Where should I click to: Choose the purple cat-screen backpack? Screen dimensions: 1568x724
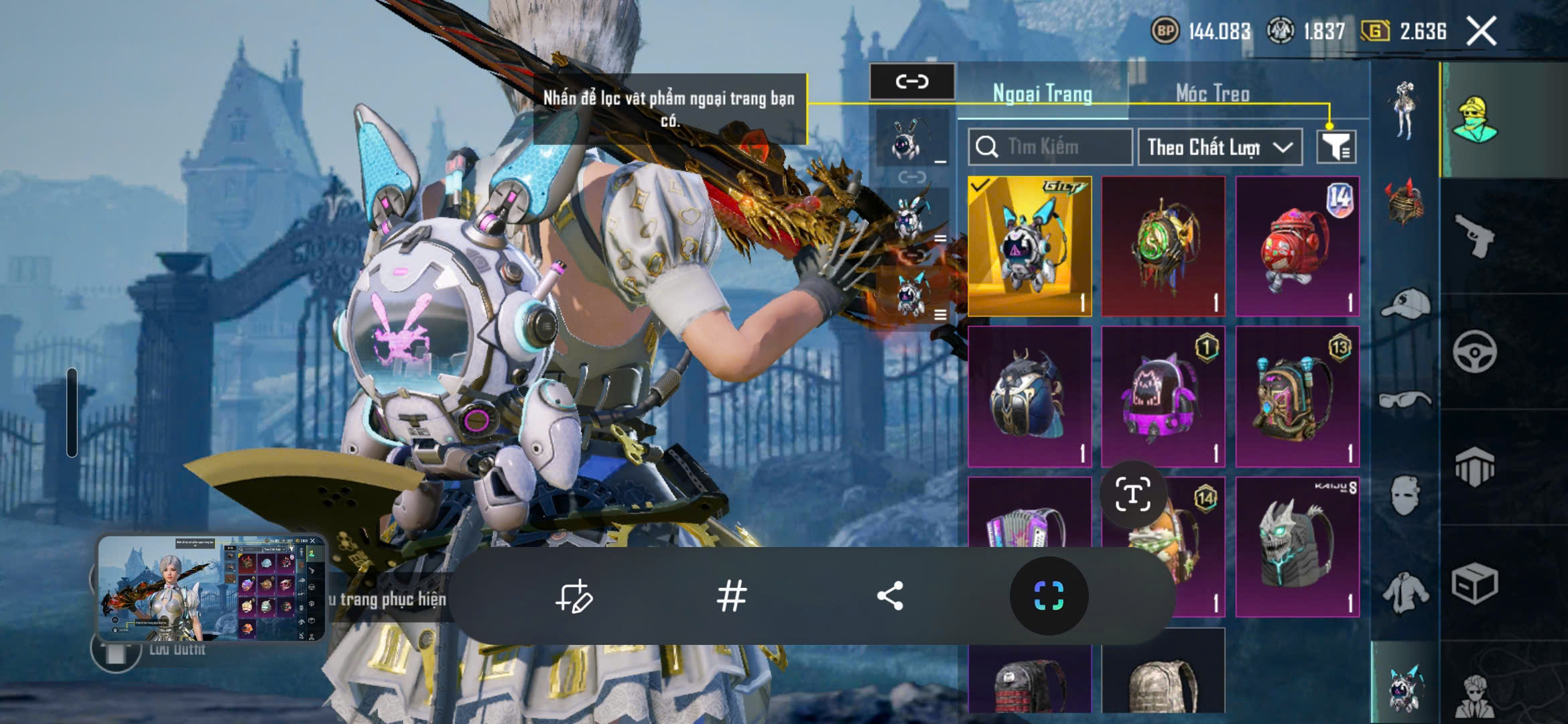(1163, 397)
